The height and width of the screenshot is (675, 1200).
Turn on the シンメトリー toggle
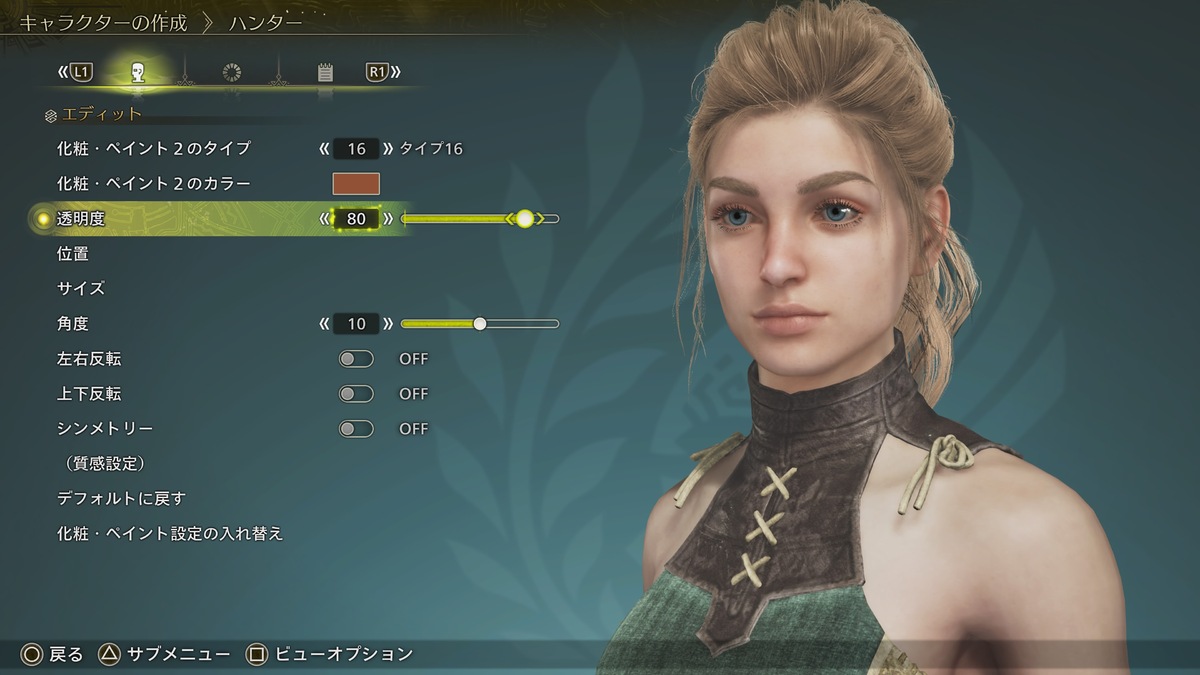pyautogui.click(x=356, y=429)
